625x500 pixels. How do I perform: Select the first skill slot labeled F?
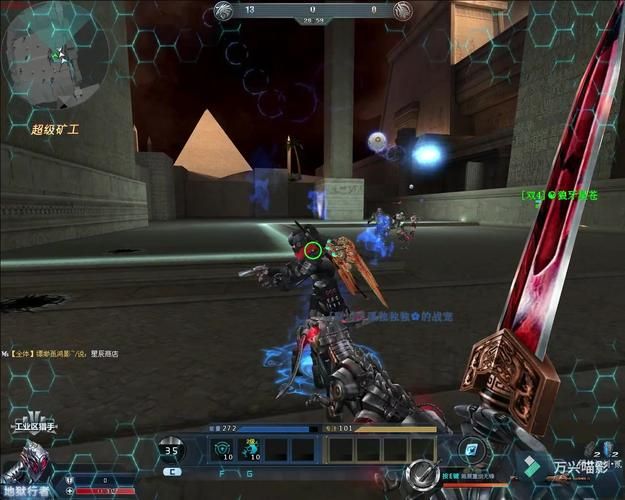[x=222, y=450]
